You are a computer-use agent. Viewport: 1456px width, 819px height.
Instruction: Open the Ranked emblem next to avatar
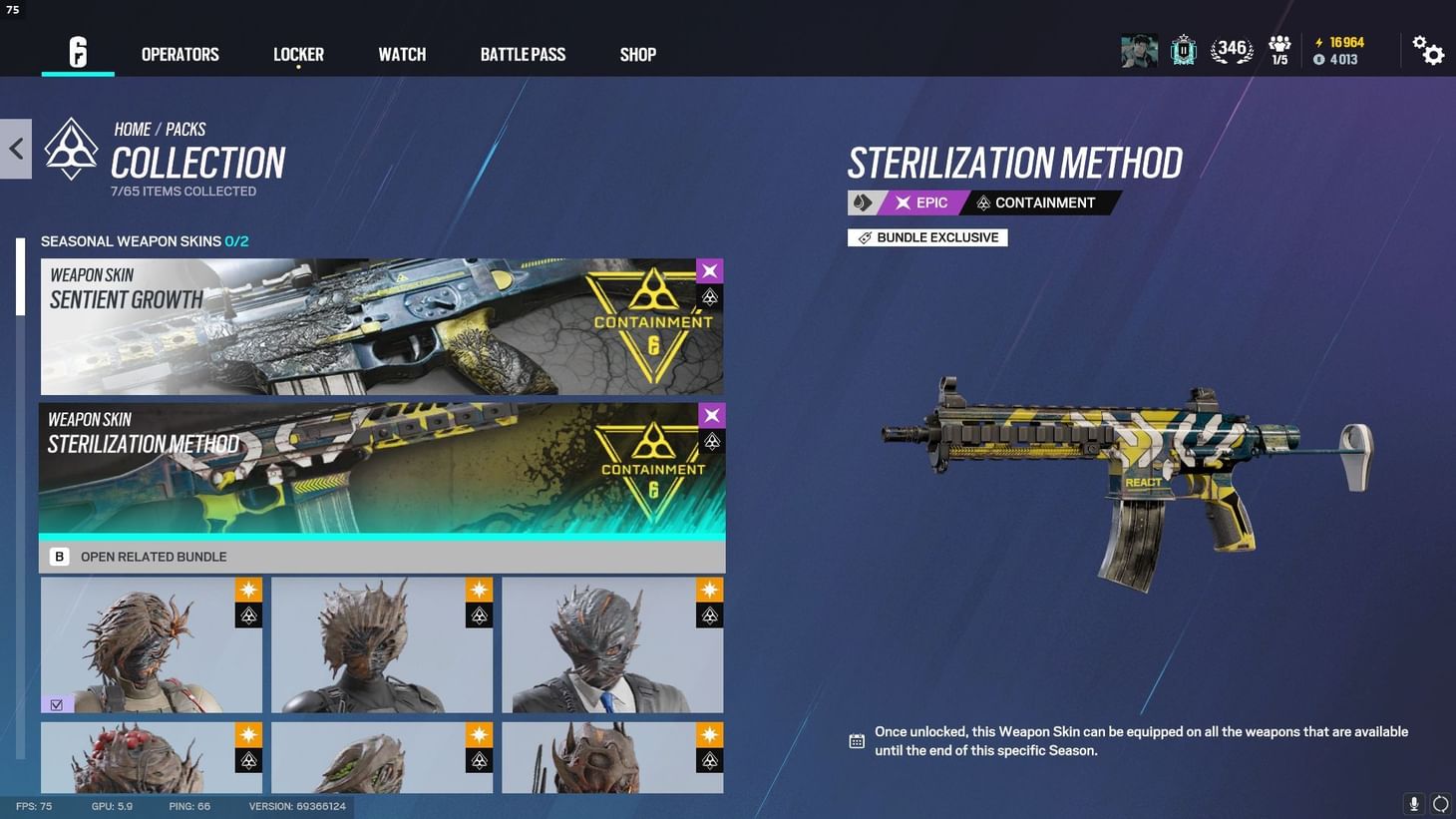pos(1183,50)
